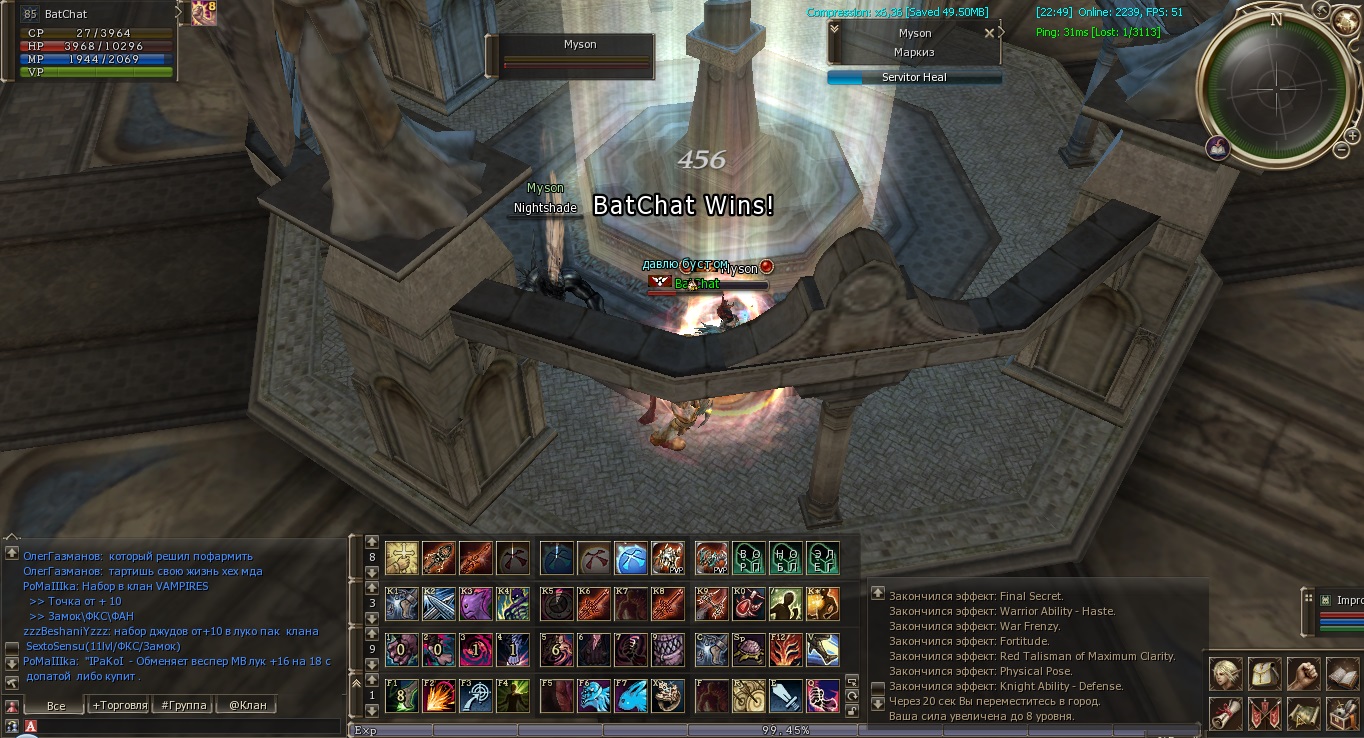Viewport: 1364px width, 738px height.
Task: Switch to the #Группа chat tab
Action: (x=184, y=705)
